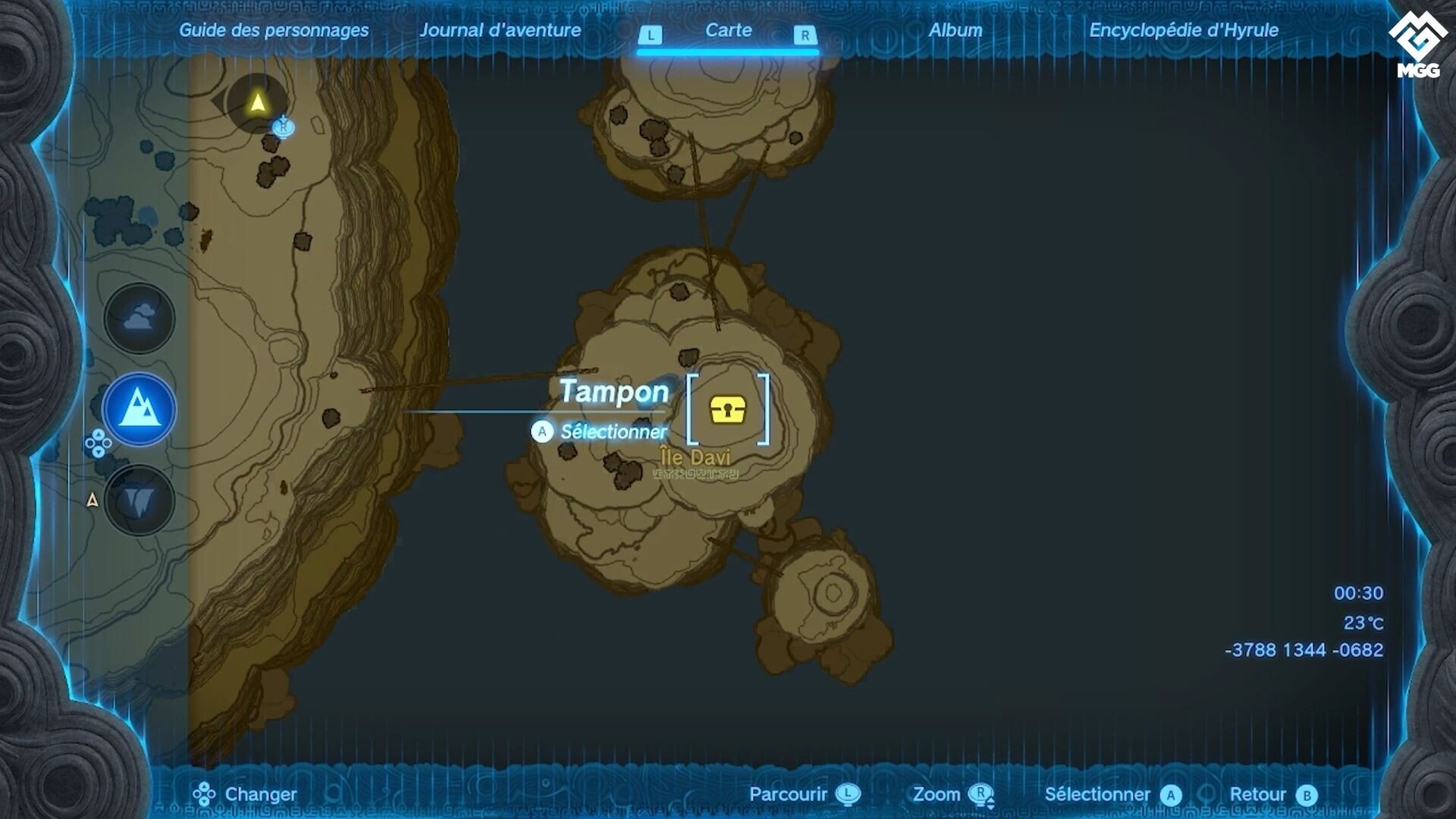Viewport: 1456px width, 819px height.
Task: Switch to the Carte tab
Action: click(728, 31)
